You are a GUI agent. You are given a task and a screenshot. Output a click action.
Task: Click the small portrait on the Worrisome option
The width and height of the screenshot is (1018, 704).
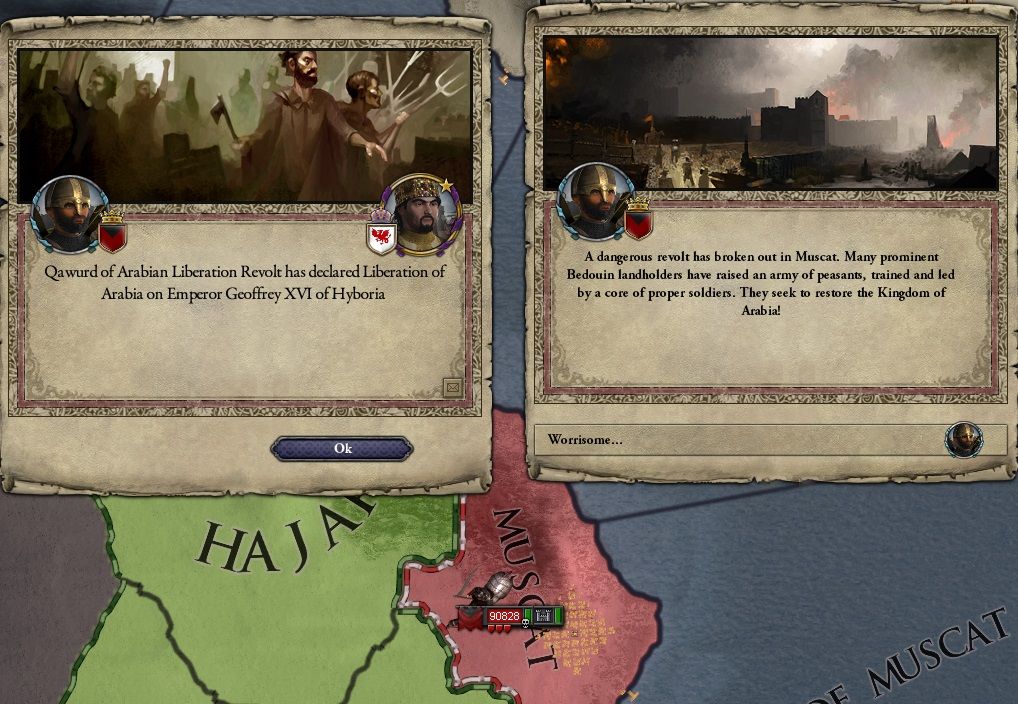click(x=964, y=440)
